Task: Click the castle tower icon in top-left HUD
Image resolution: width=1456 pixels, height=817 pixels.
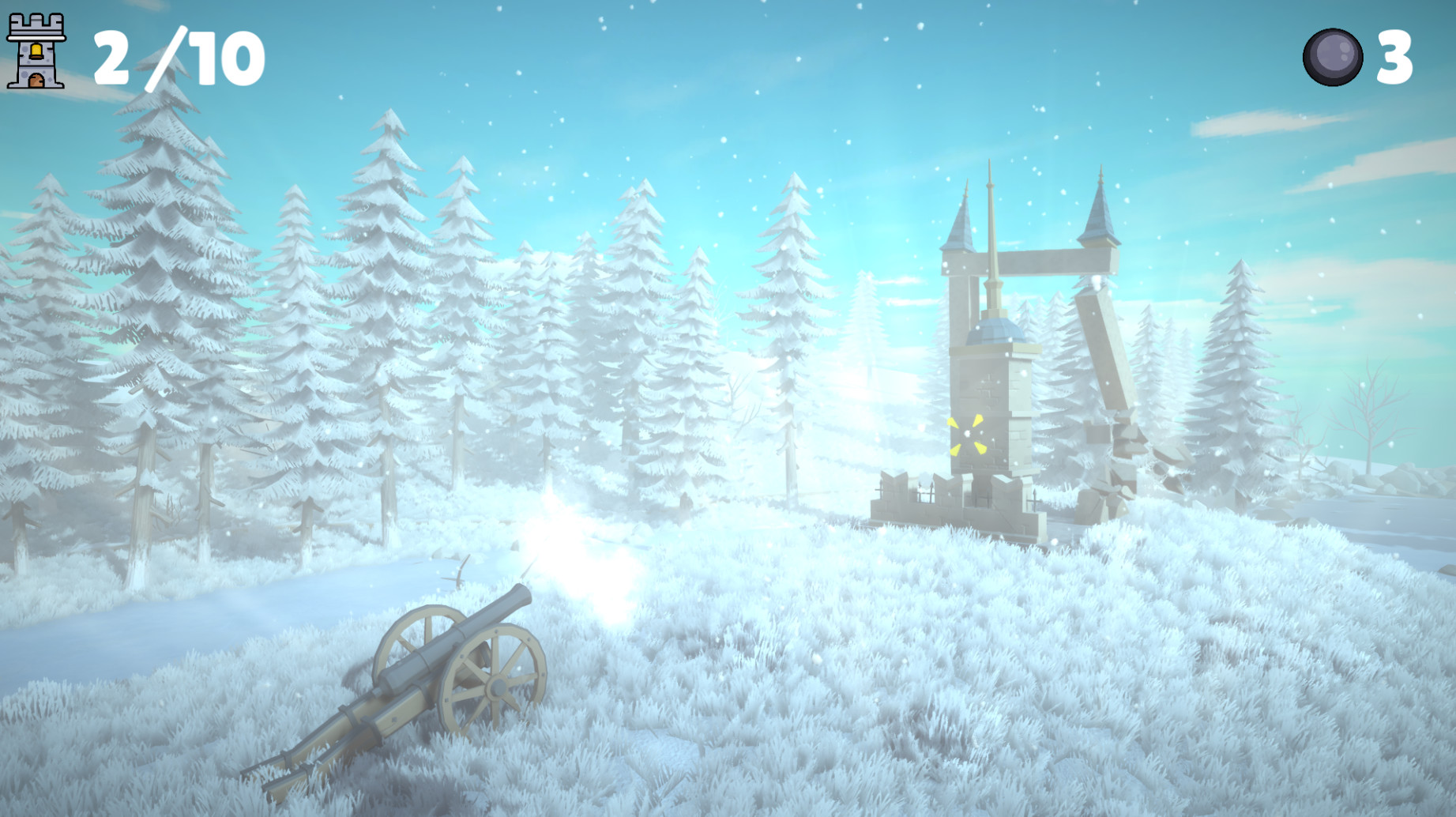Action: coord(37,51)
